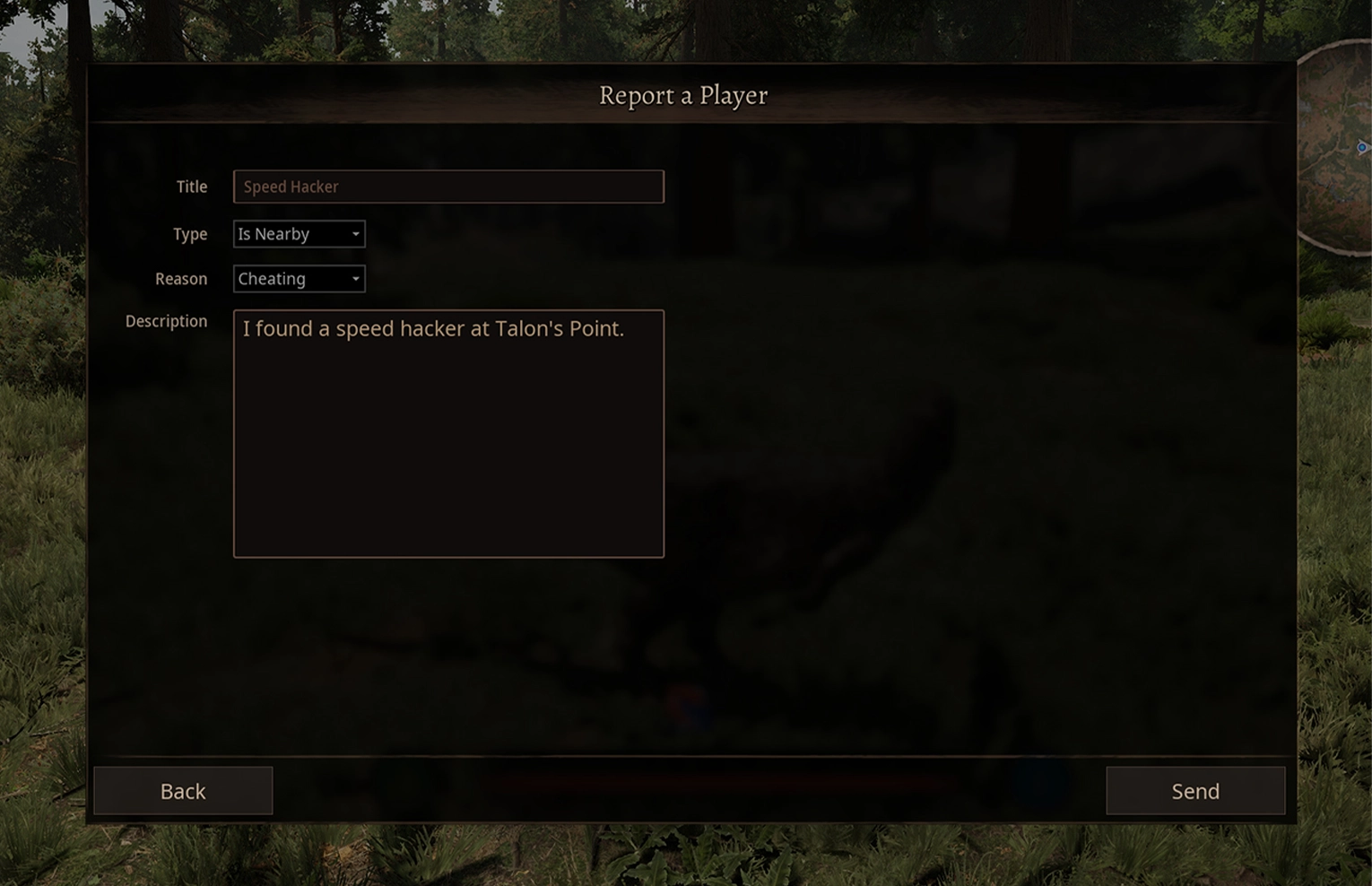
Task: Click the Description label on the left
Action: coord(166,320)
